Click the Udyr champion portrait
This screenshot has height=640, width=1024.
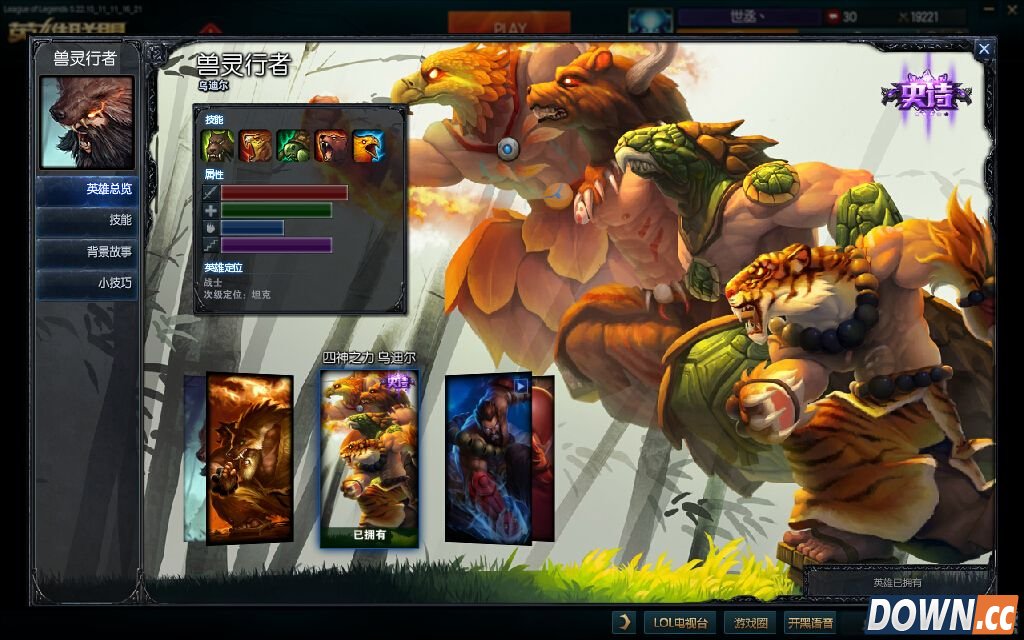(x=86, y=122)
